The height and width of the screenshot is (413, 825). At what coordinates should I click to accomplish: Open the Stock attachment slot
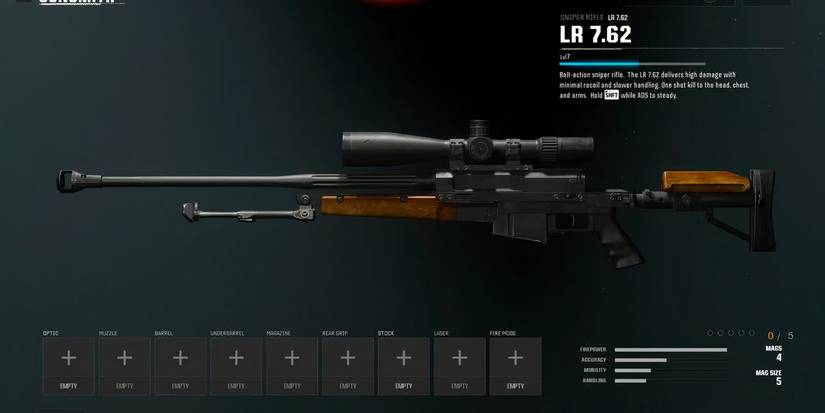tap(403, 365)
